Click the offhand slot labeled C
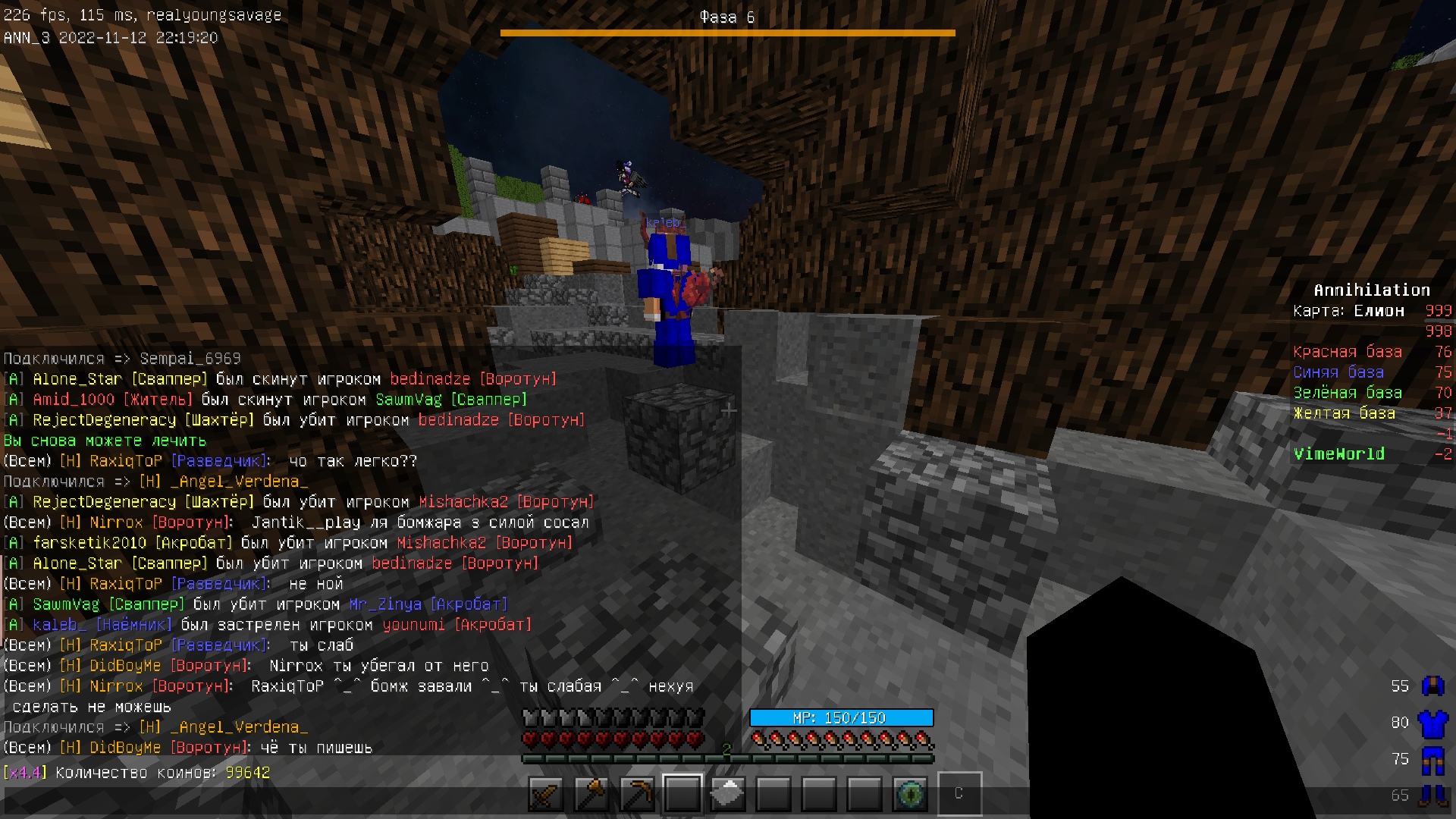This screenshot has width=1456, height=819. click(960, 794)
